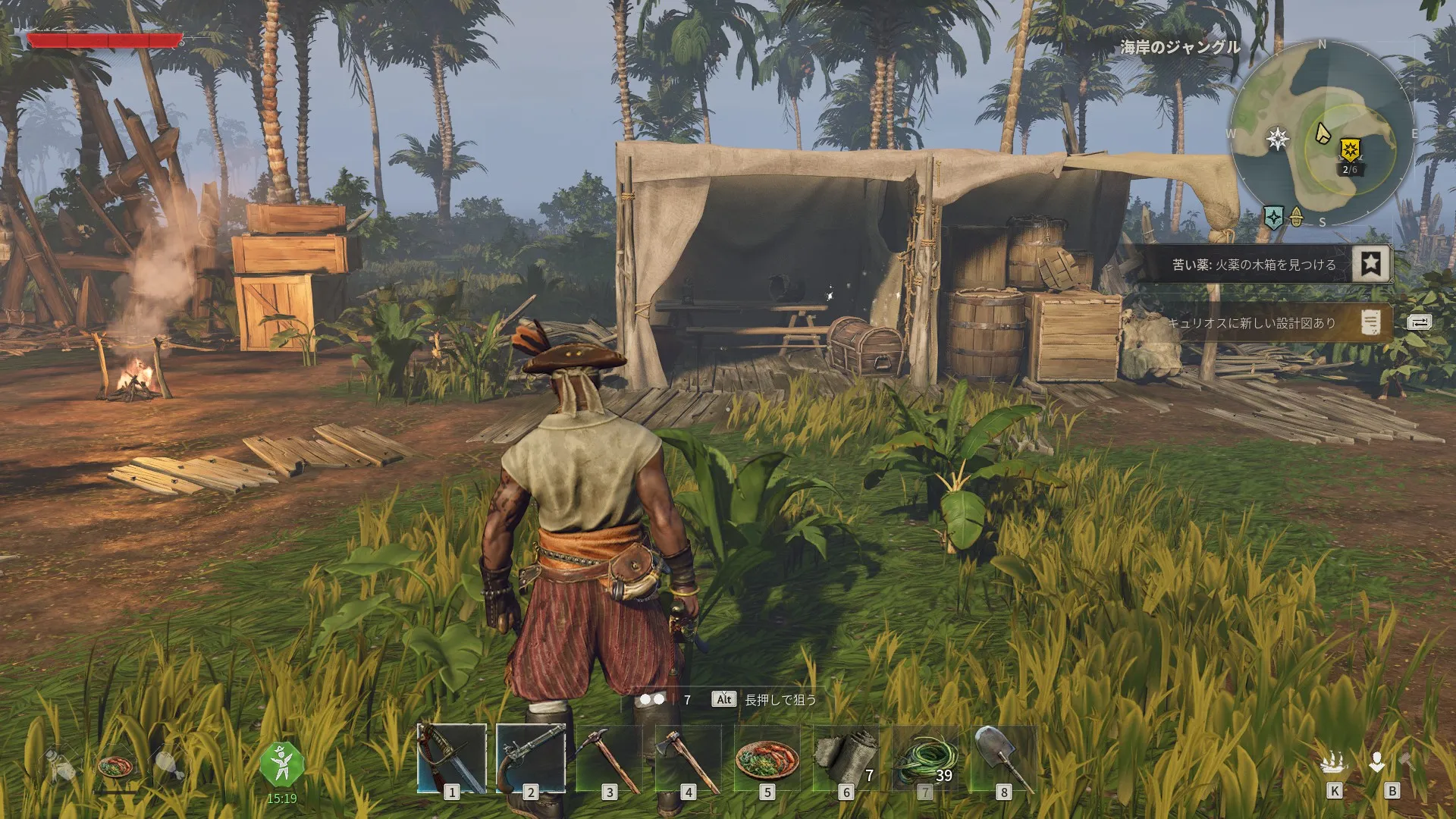Select the white compass star marker on minimap

coord(1279,139)
